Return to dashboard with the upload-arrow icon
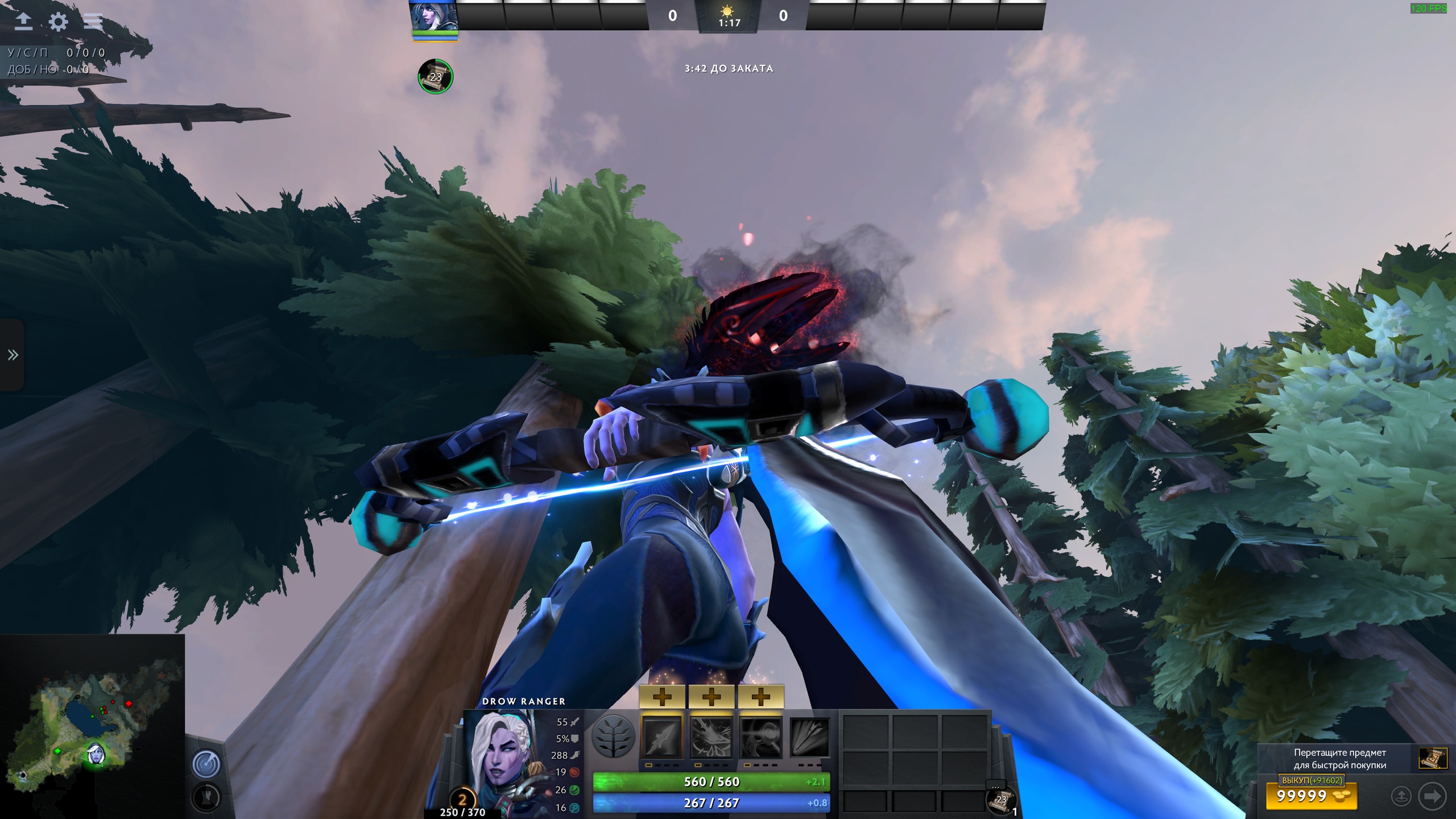Image resolution: width=1456 pixels, height=819 pixels. (x=23, y=22)
